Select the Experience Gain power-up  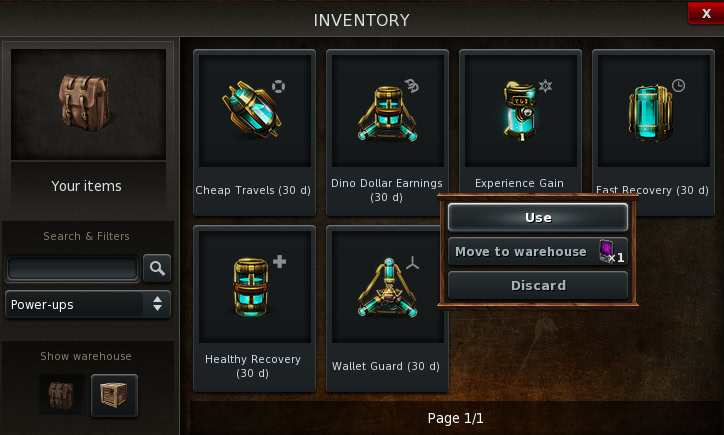520,110
